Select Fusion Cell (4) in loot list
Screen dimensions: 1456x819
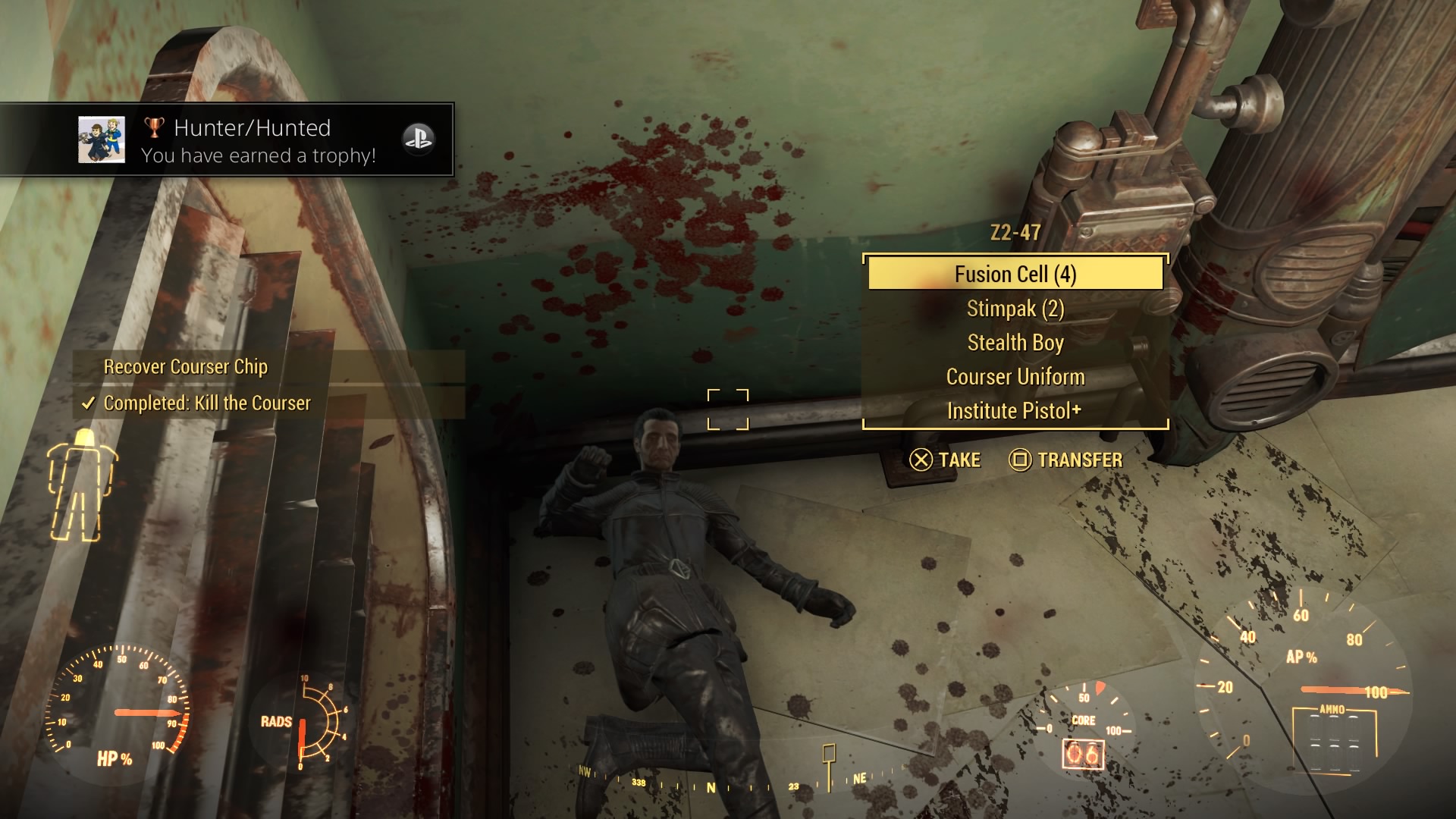(x=1015, y=274)
